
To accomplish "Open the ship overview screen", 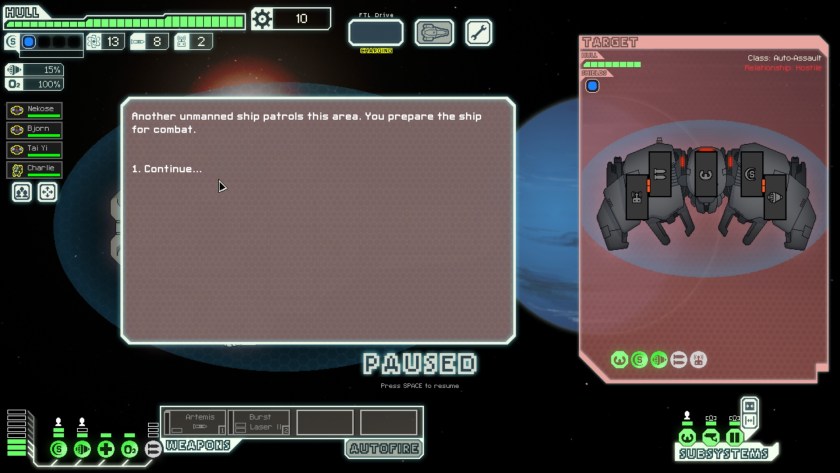I will [x=434, y=32].
